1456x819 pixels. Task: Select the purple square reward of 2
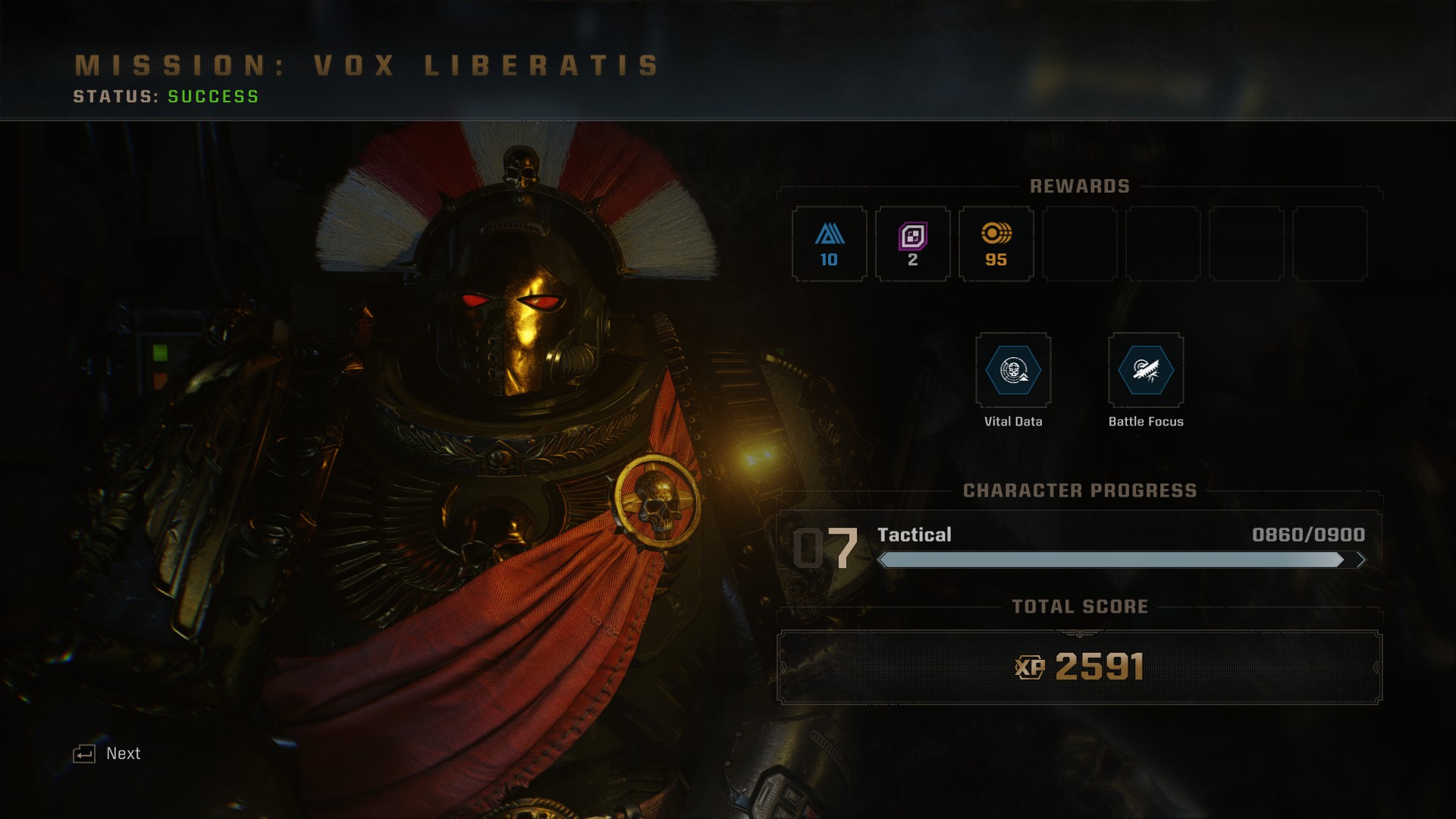pos(912,244)
